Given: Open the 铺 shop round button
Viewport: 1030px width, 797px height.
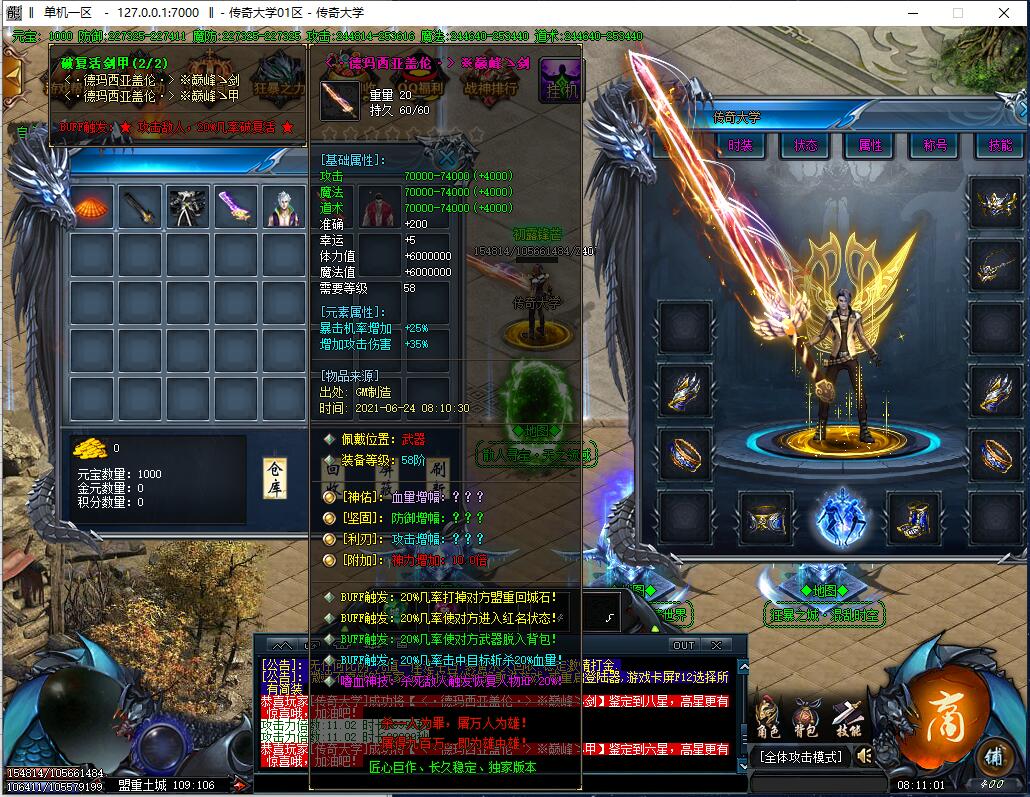Looking at the screenshot, I should pyautogui.click(x=993, y=755).
